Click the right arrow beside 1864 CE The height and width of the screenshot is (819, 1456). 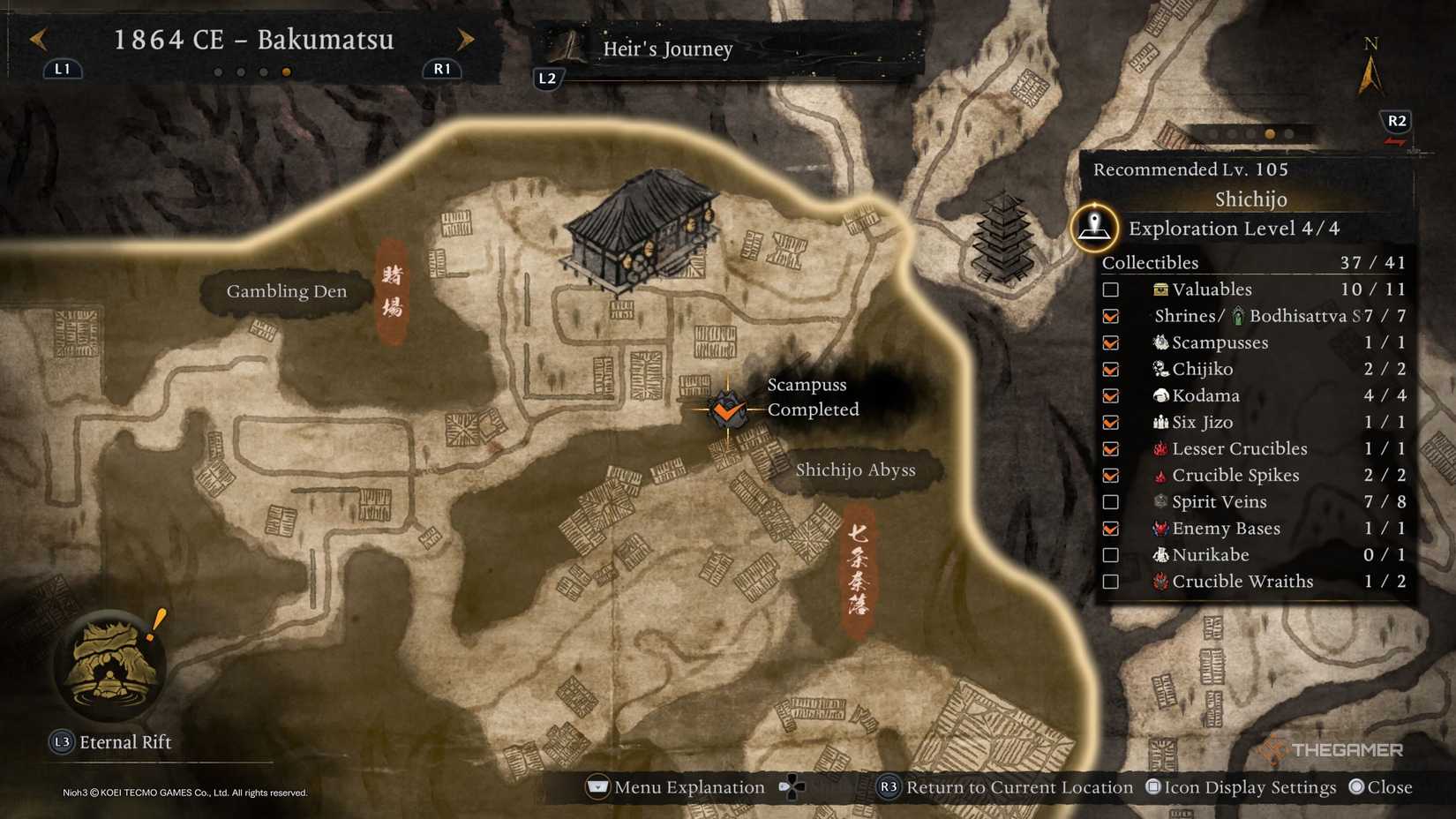tap(466, 39)
